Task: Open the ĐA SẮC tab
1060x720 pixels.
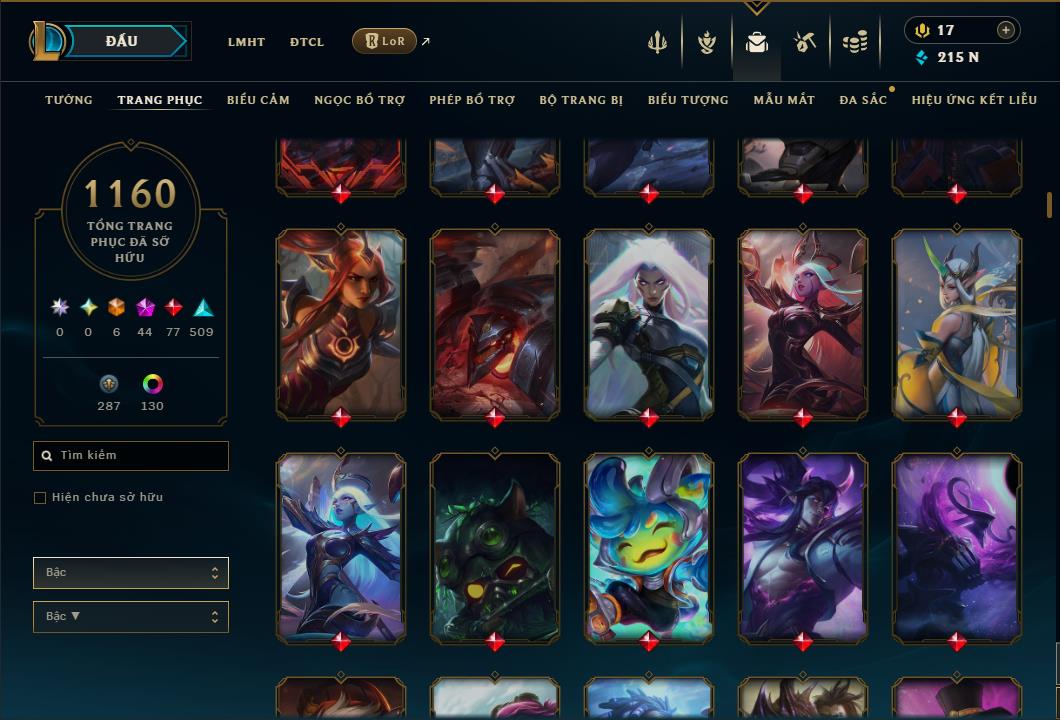Action: click(863, 100)
